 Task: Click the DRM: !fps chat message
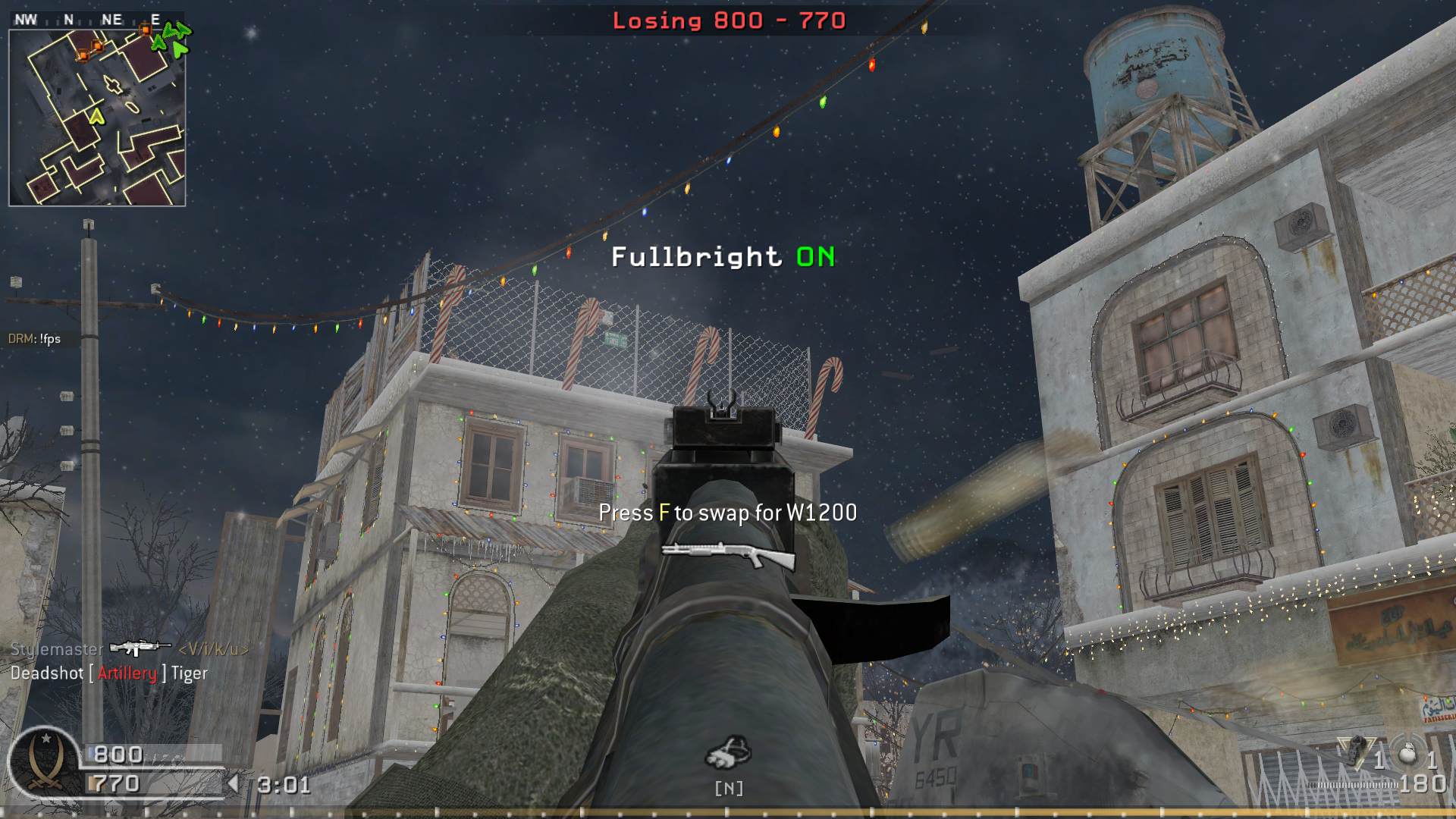[x=33, y=339]
